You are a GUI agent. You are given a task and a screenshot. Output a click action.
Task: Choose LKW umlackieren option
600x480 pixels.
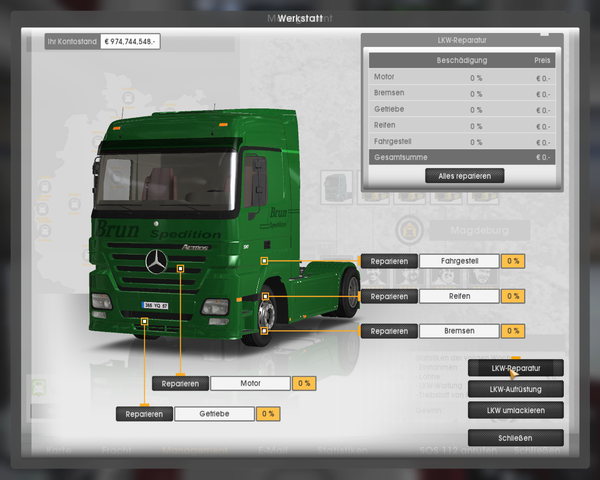(515, 410)
